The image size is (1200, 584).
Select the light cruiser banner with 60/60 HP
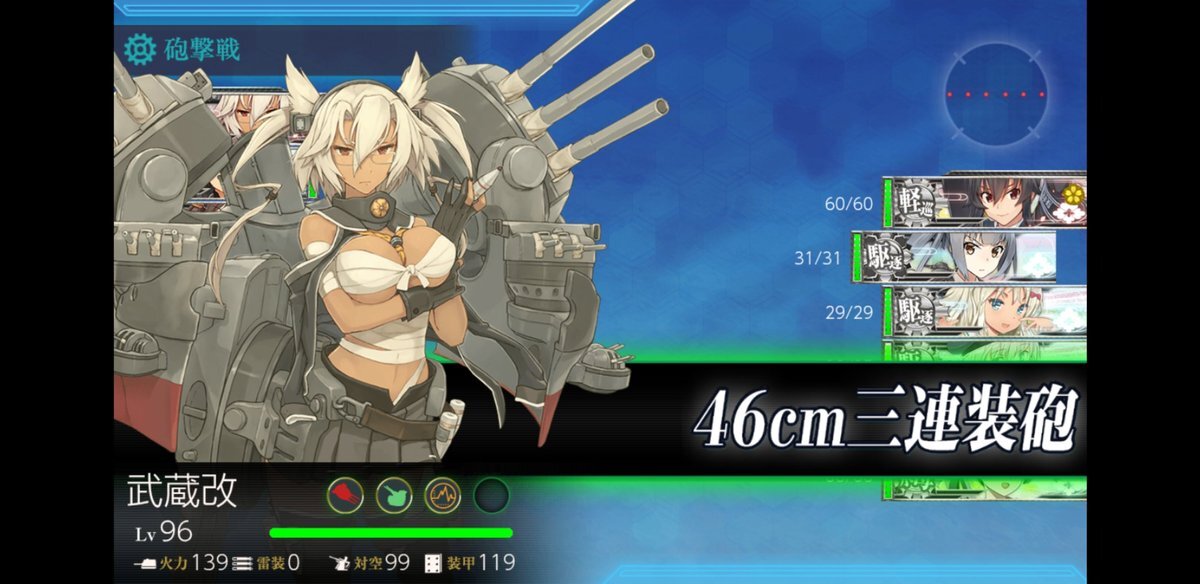coord(985,203)
